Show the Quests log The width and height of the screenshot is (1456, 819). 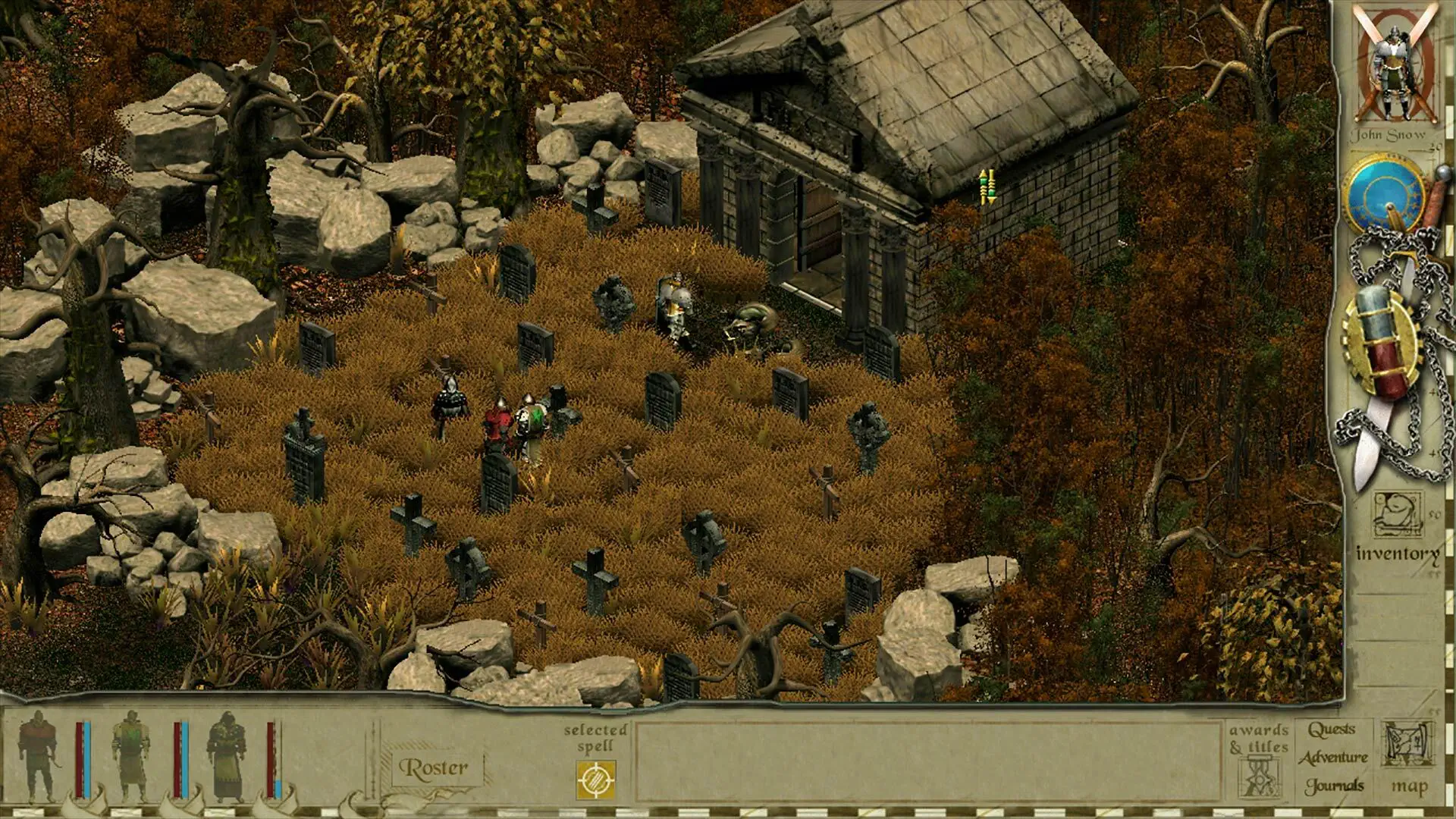pyautogui.click(x=1332, y=730)
